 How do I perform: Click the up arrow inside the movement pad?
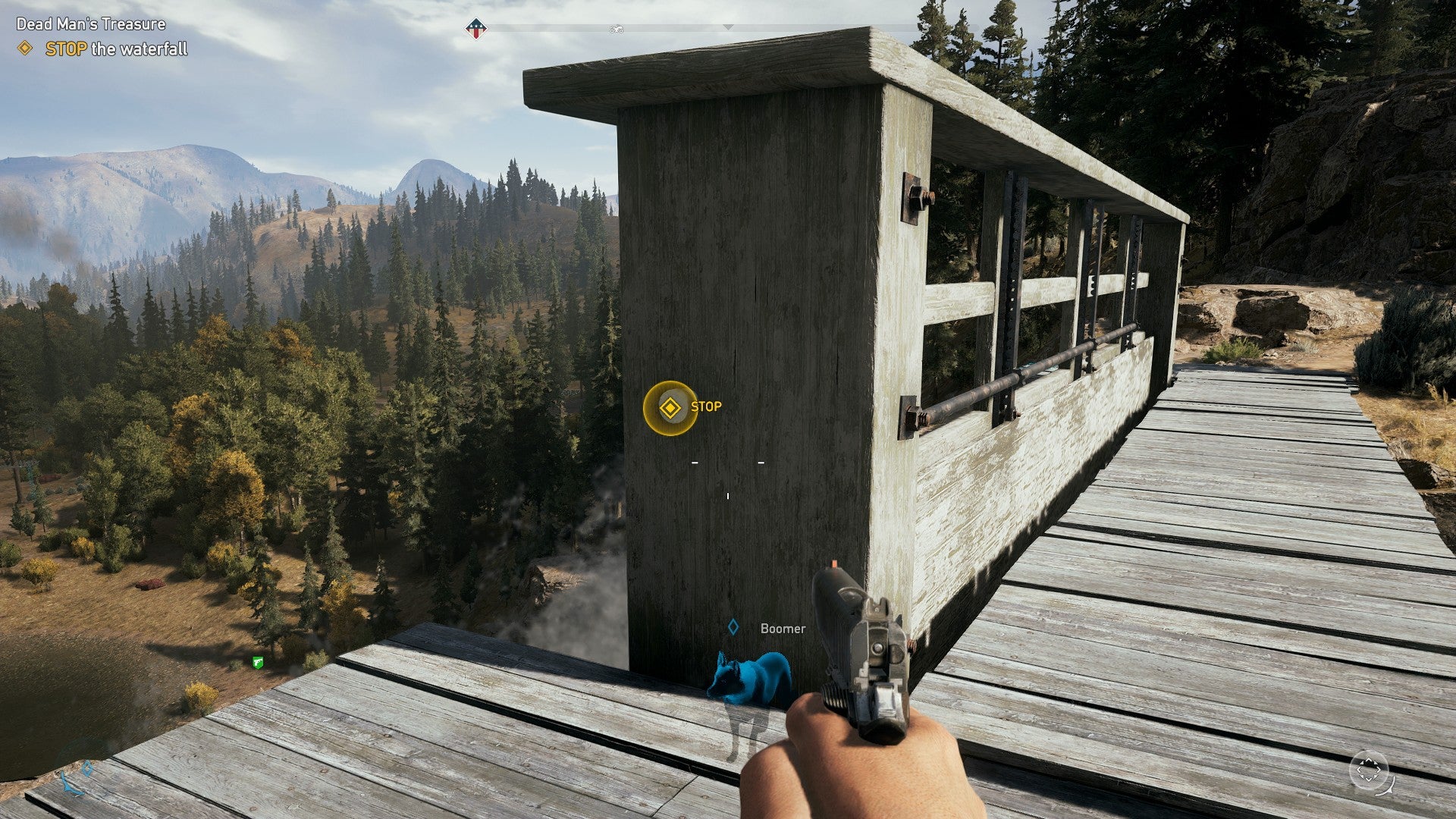[x=1369, y=759]
